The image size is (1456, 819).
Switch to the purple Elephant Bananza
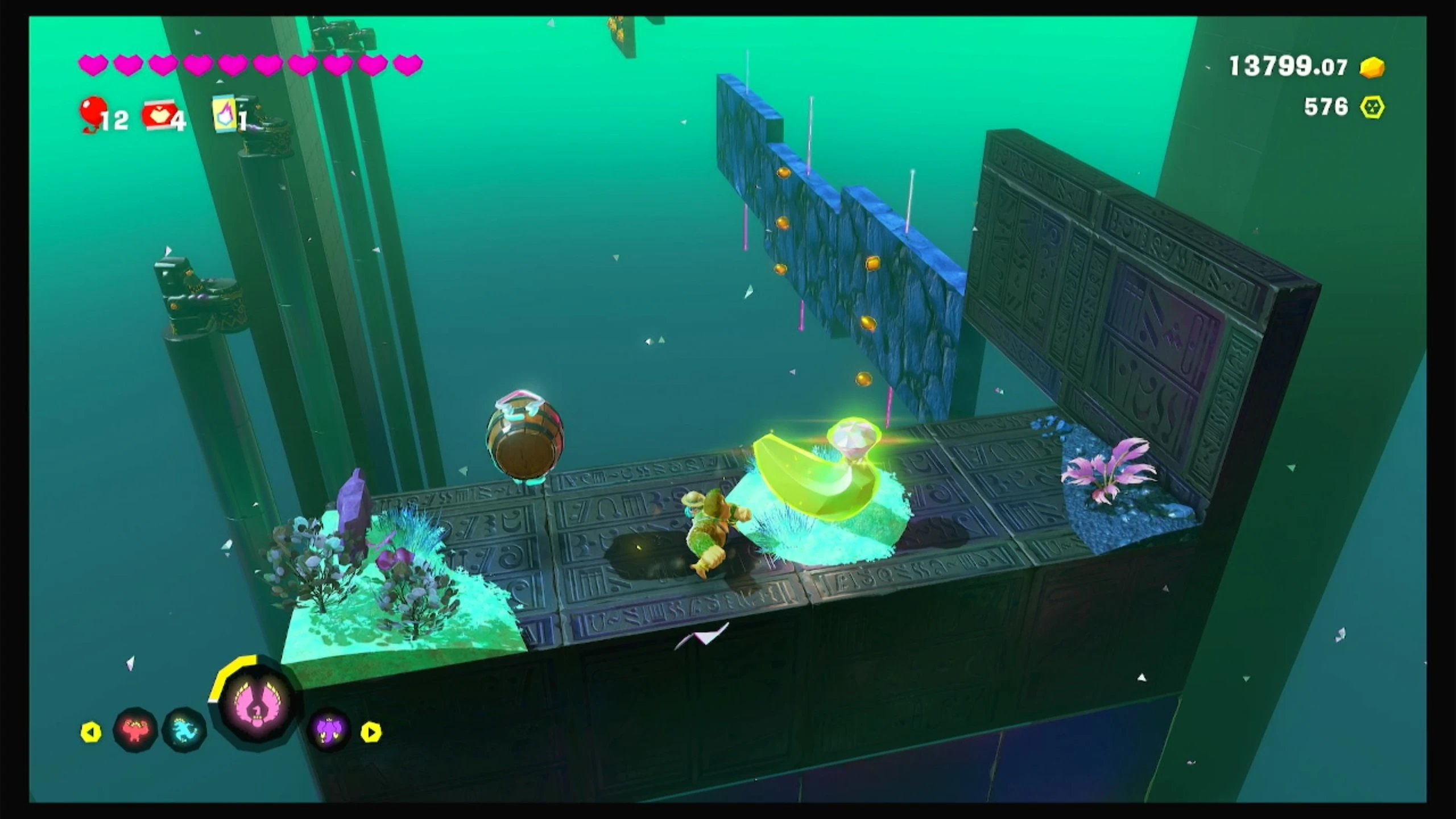[329, 730]
